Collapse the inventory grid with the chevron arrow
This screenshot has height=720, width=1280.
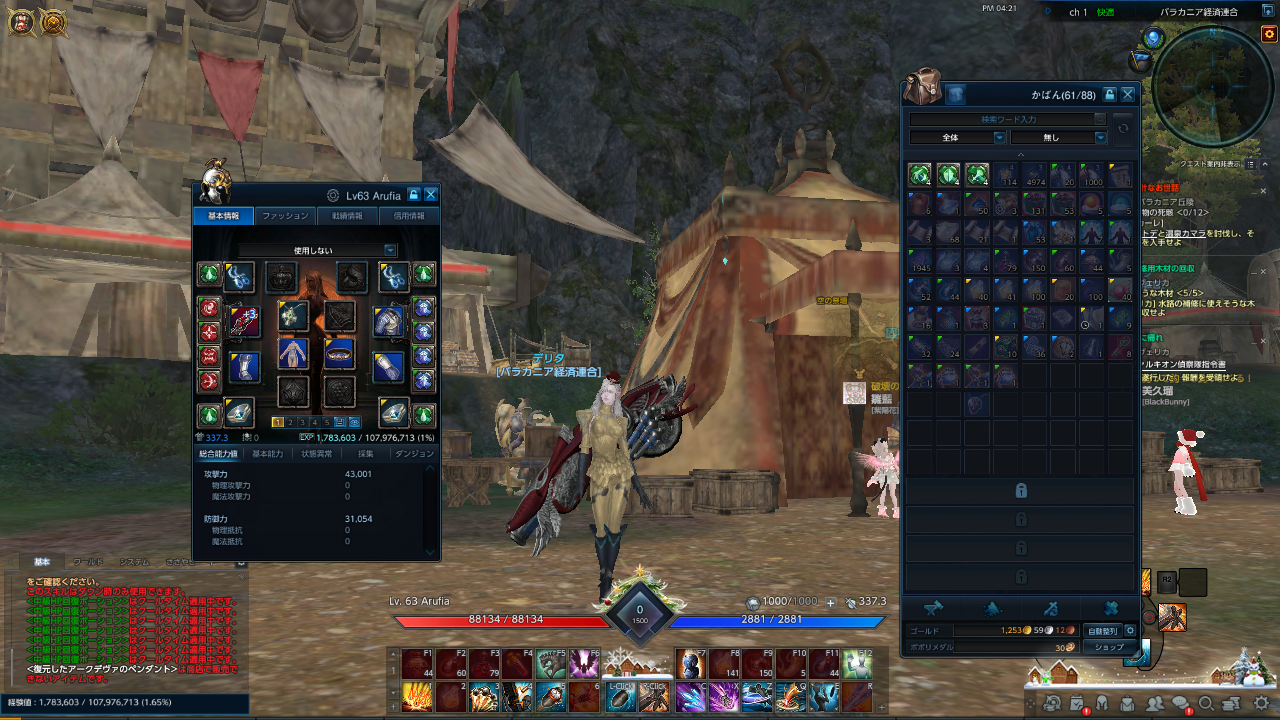tap(1022, 154)
